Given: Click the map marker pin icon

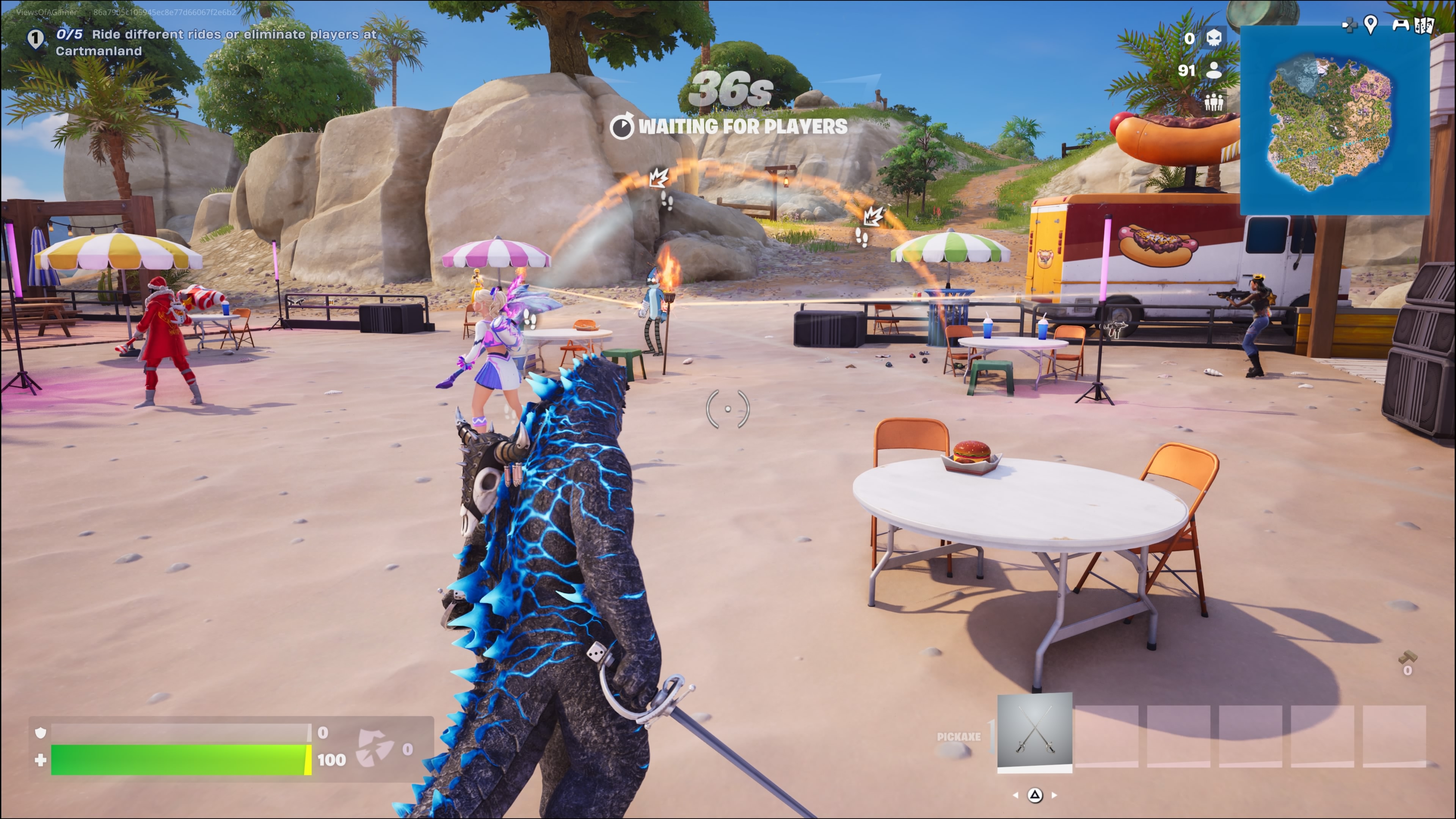Looking at the screenshot, I should click(1370, 24).
